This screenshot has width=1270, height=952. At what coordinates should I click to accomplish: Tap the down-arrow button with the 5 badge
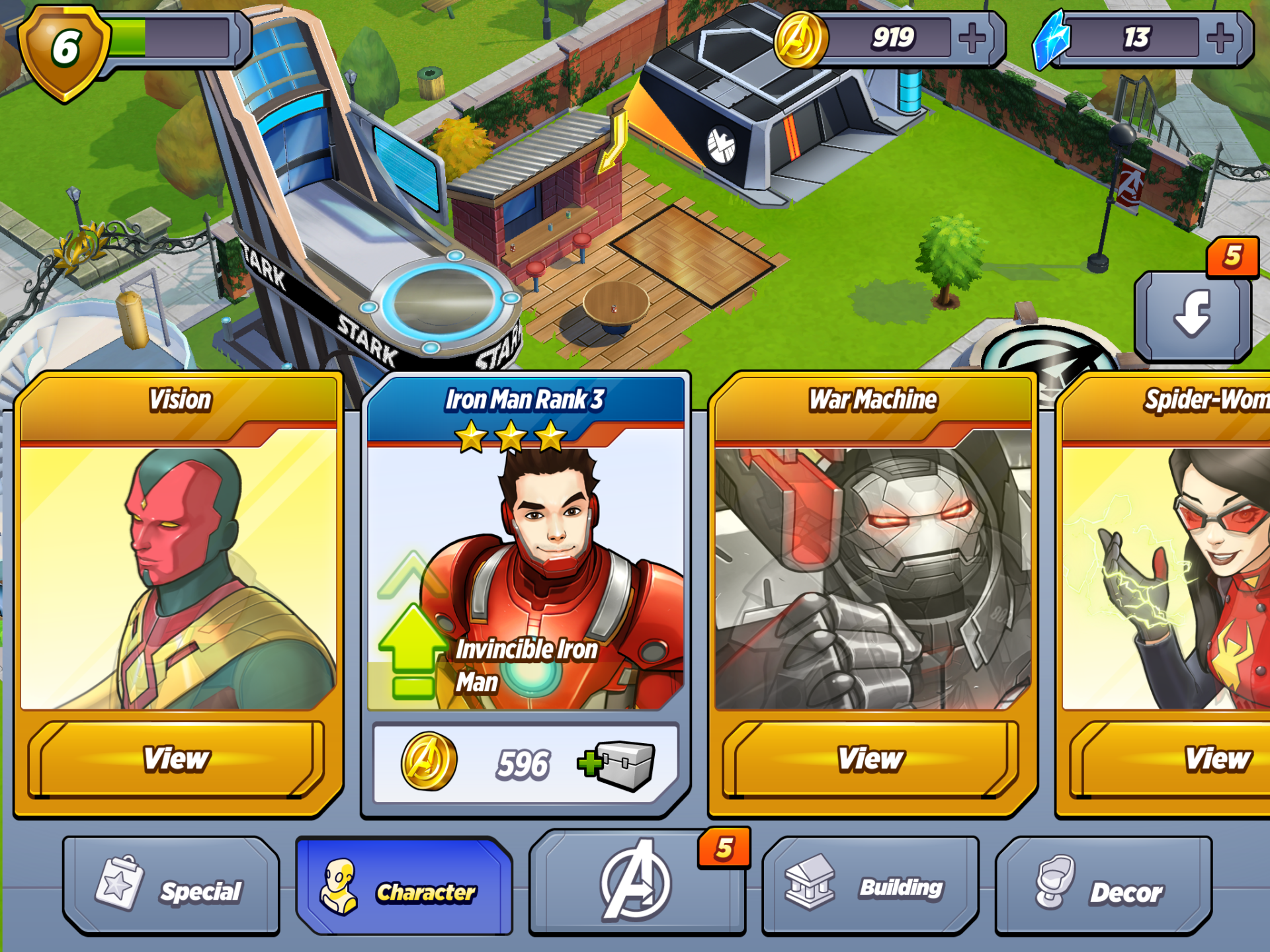click(1193, 315)
